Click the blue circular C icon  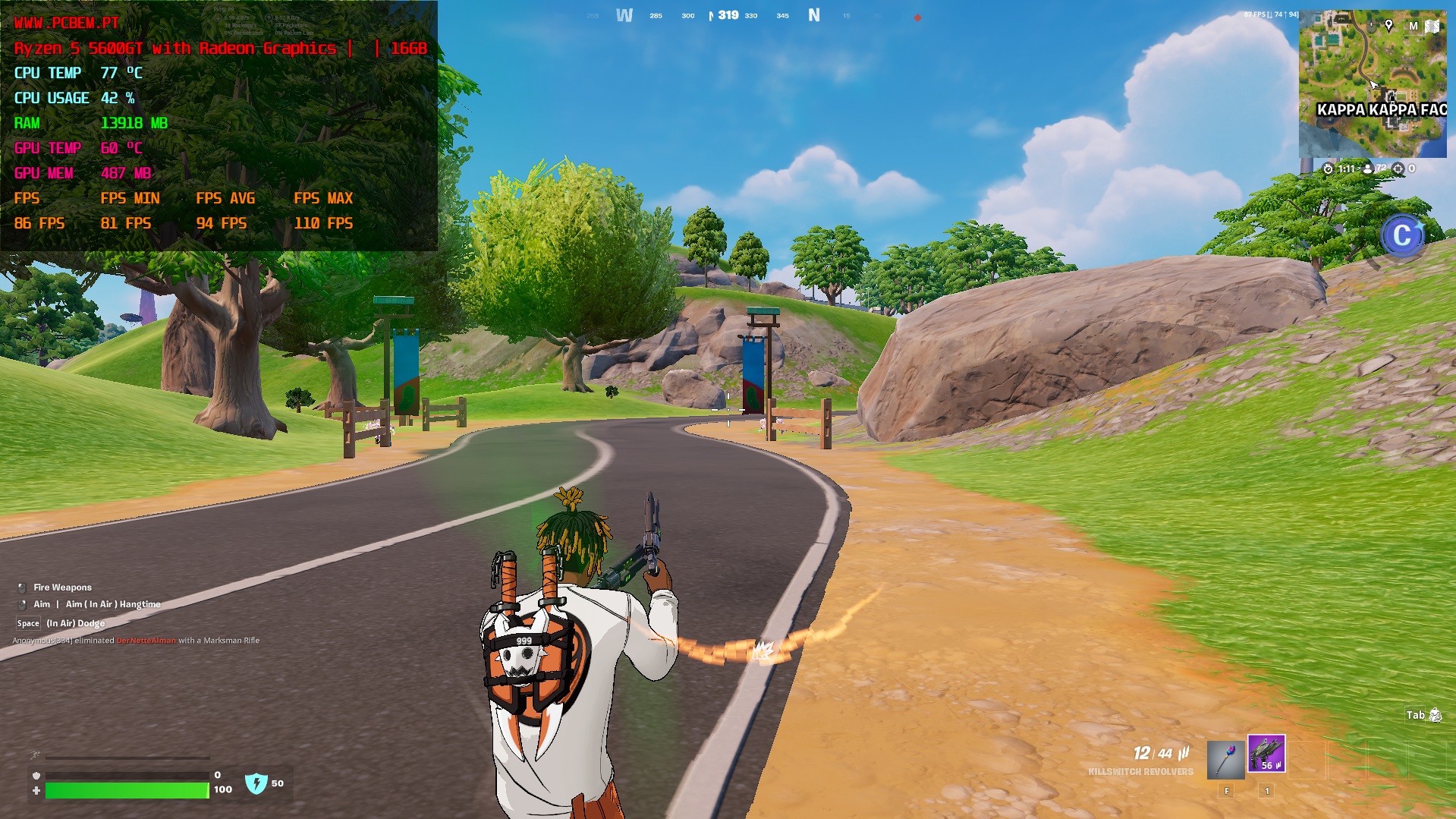[1401, 236]
